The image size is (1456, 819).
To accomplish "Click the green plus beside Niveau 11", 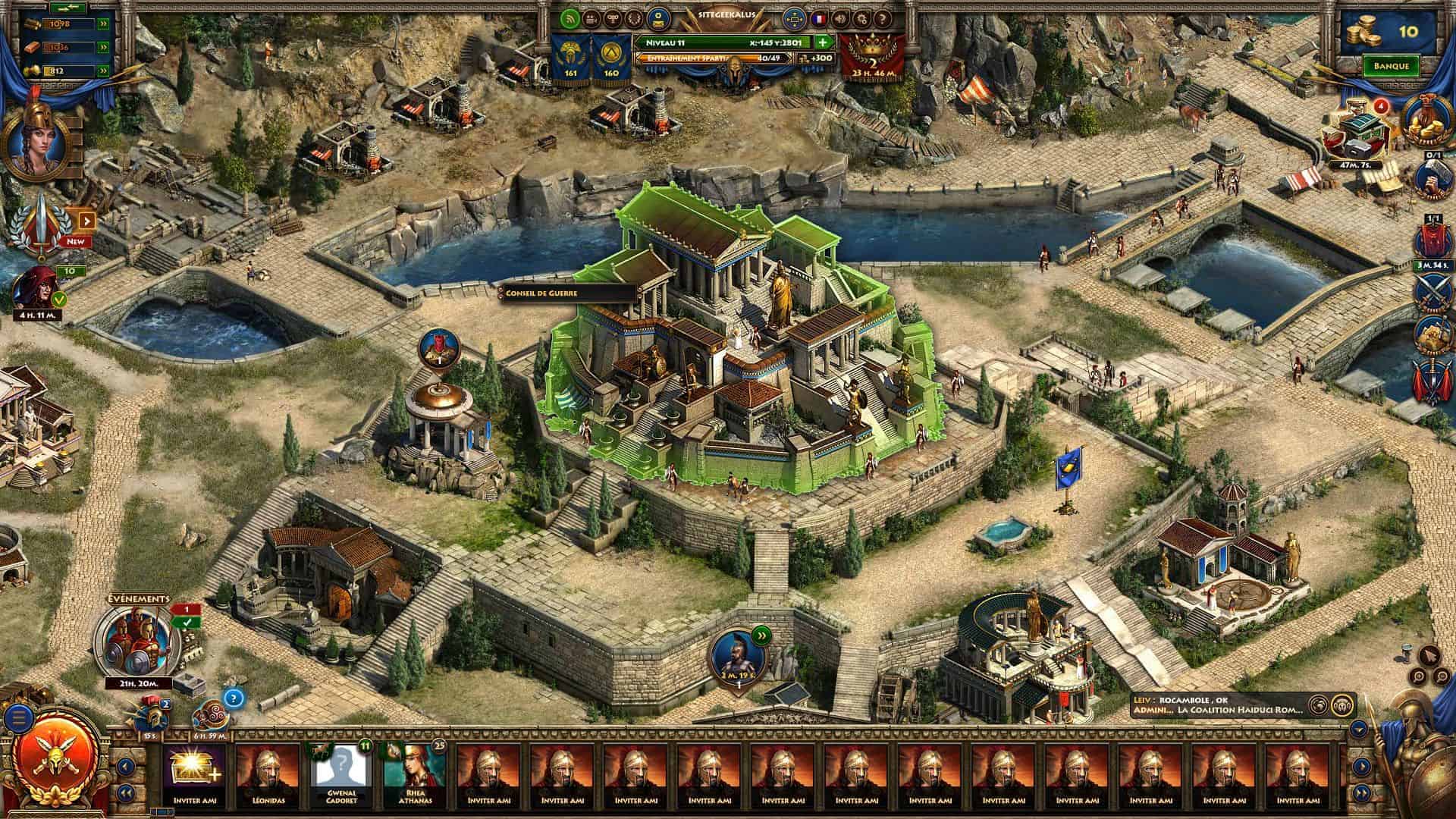I will [x=823, y=42].
